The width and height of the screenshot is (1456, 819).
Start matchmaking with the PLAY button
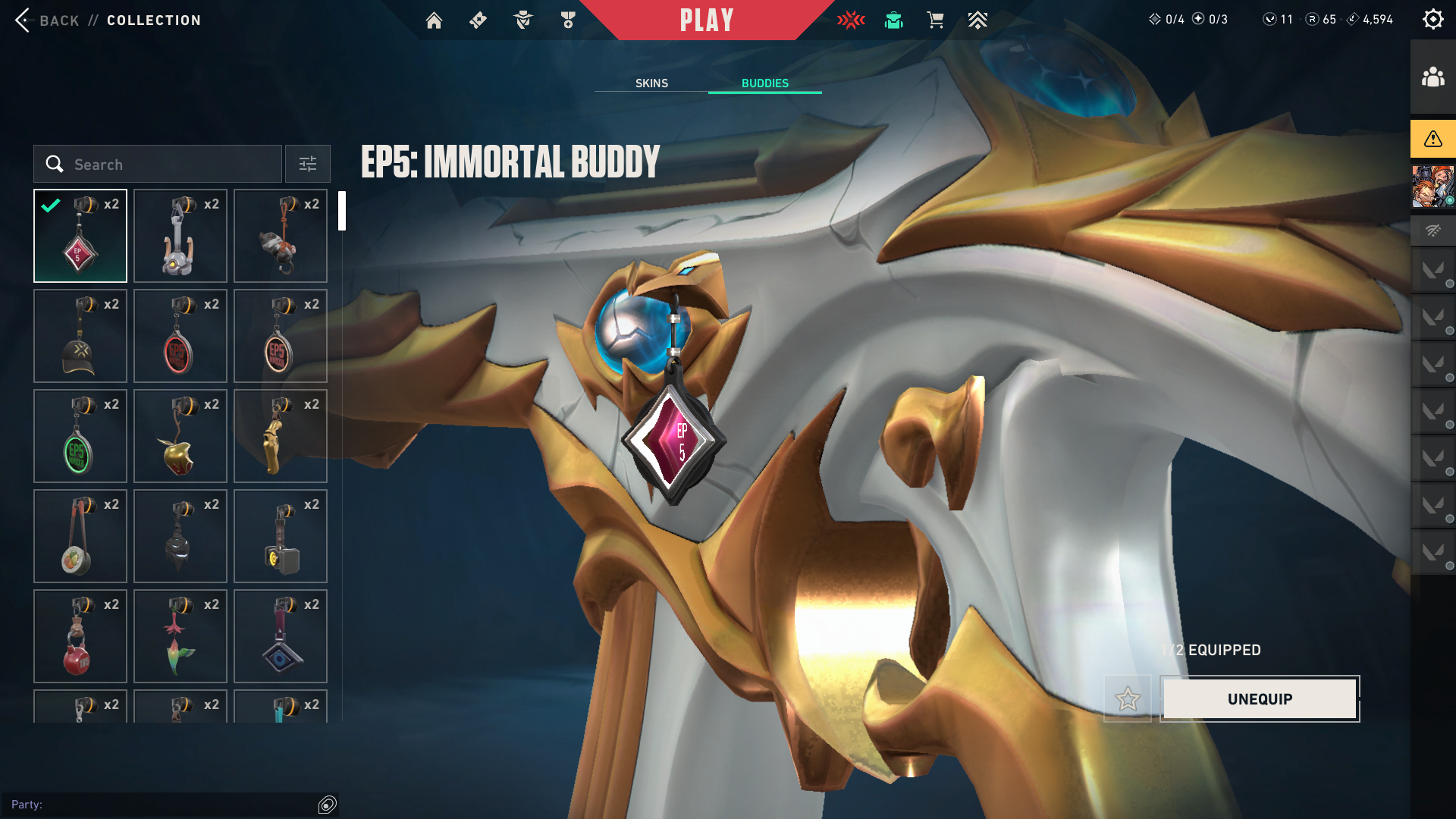[707, 20]
